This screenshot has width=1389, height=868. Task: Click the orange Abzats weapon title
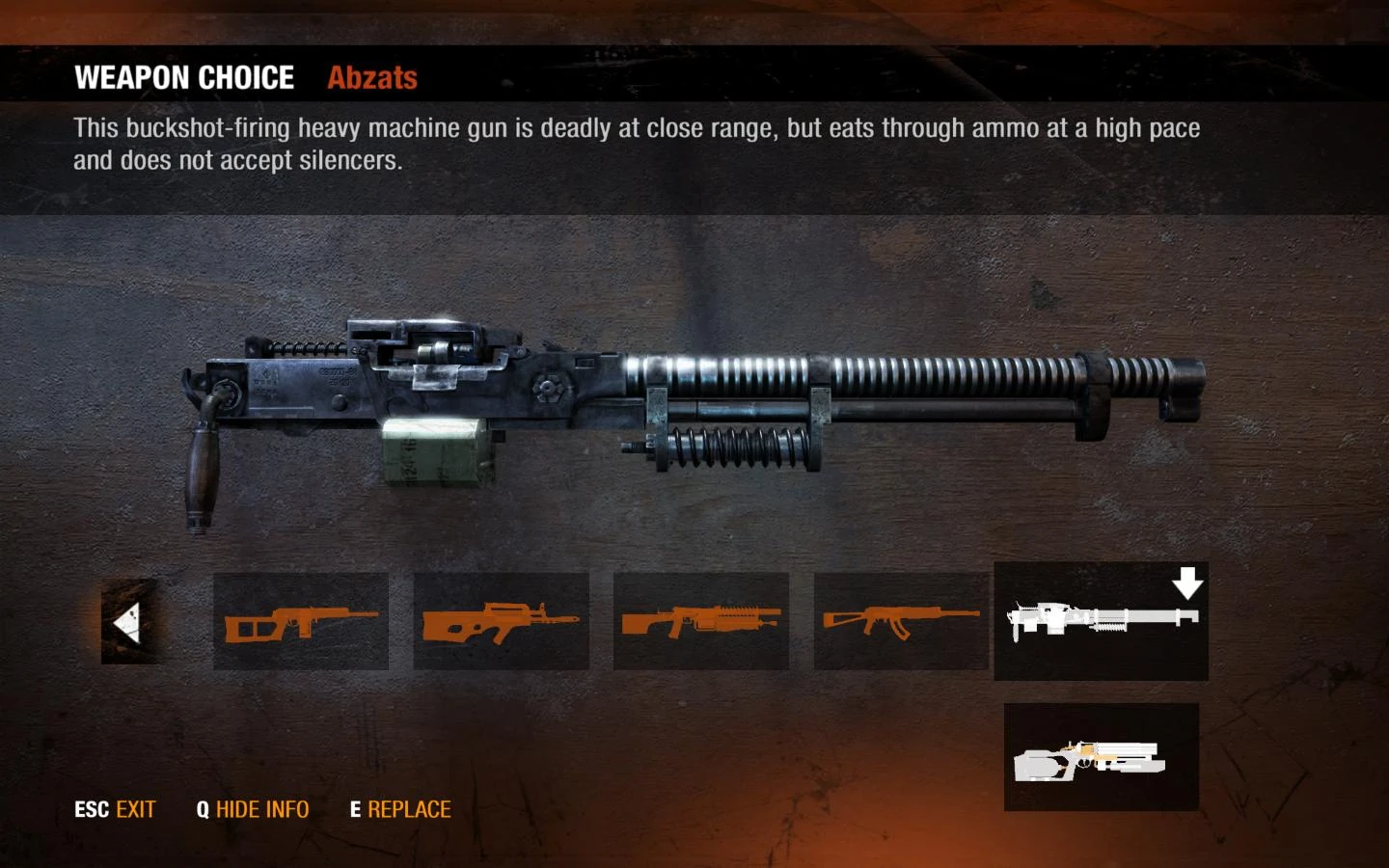point(371,78)
